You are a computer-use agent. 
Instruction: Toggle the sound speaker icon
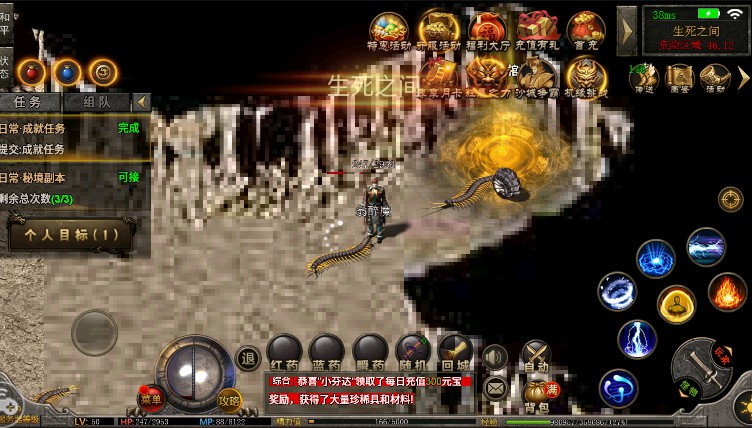[494, 357]
